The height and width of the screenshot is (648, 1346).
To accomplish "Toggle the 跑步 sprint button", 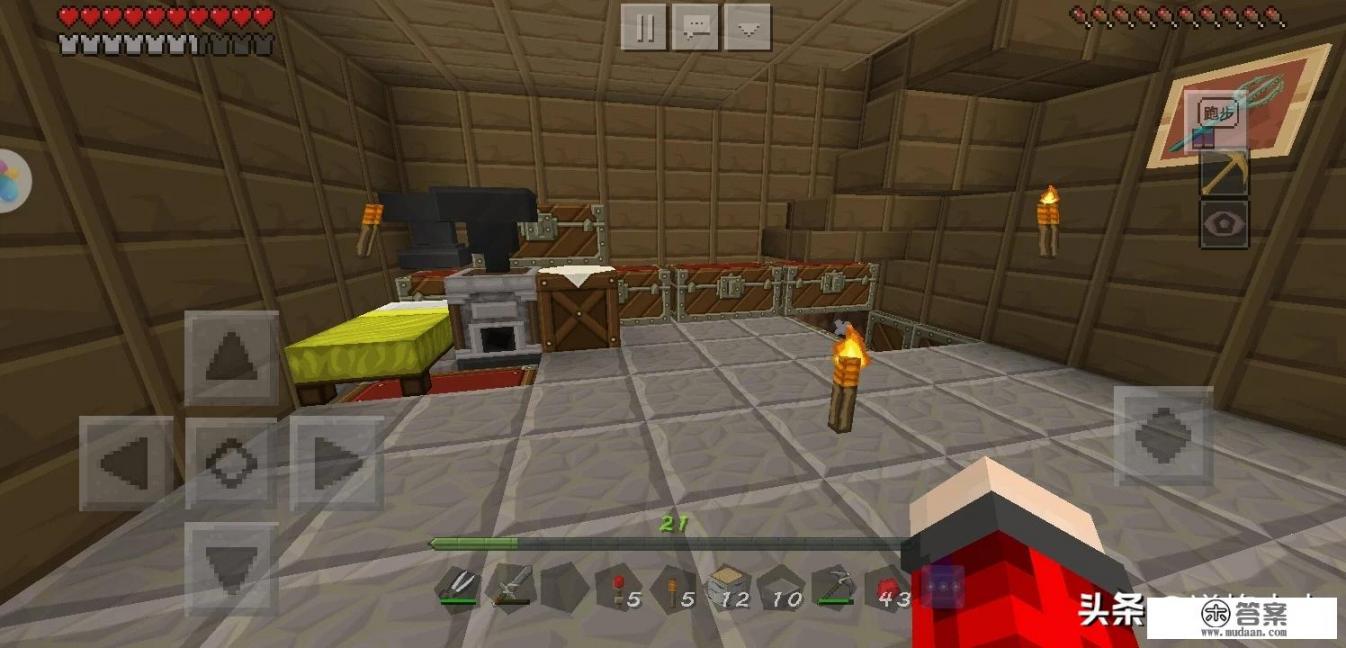I will coord(1218,115).
